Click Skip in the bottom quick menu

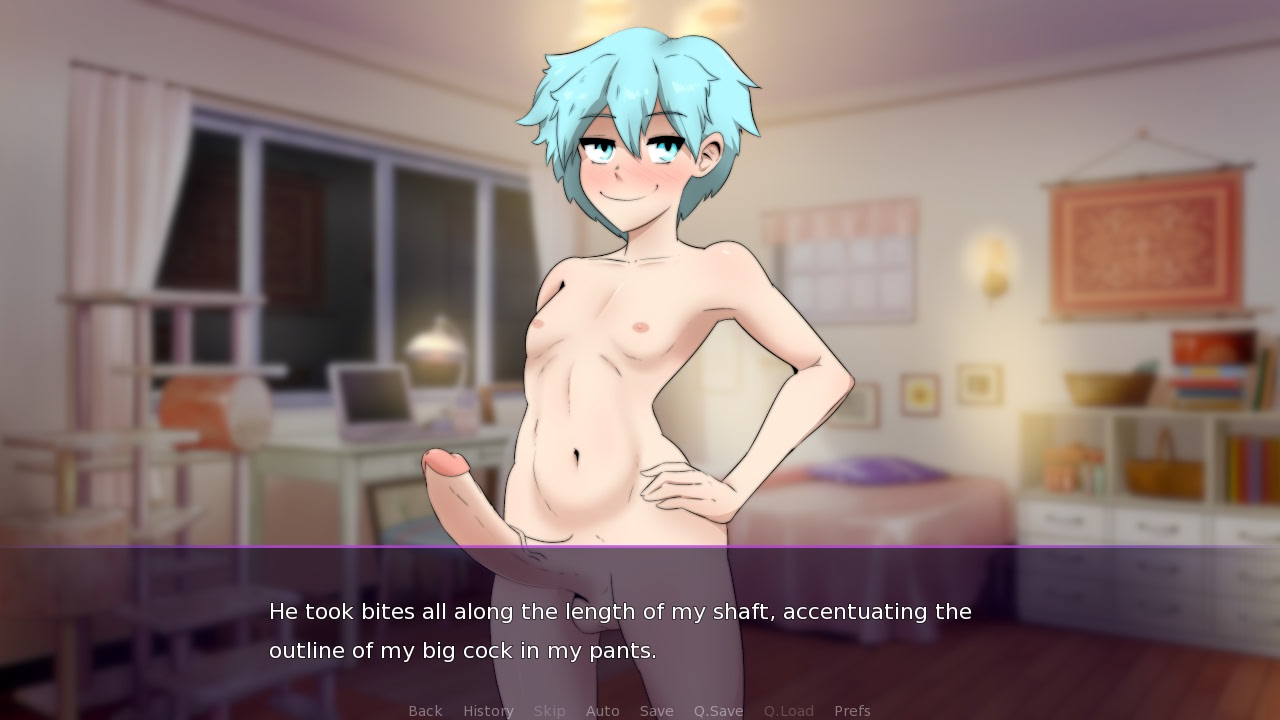click(550, 710)
